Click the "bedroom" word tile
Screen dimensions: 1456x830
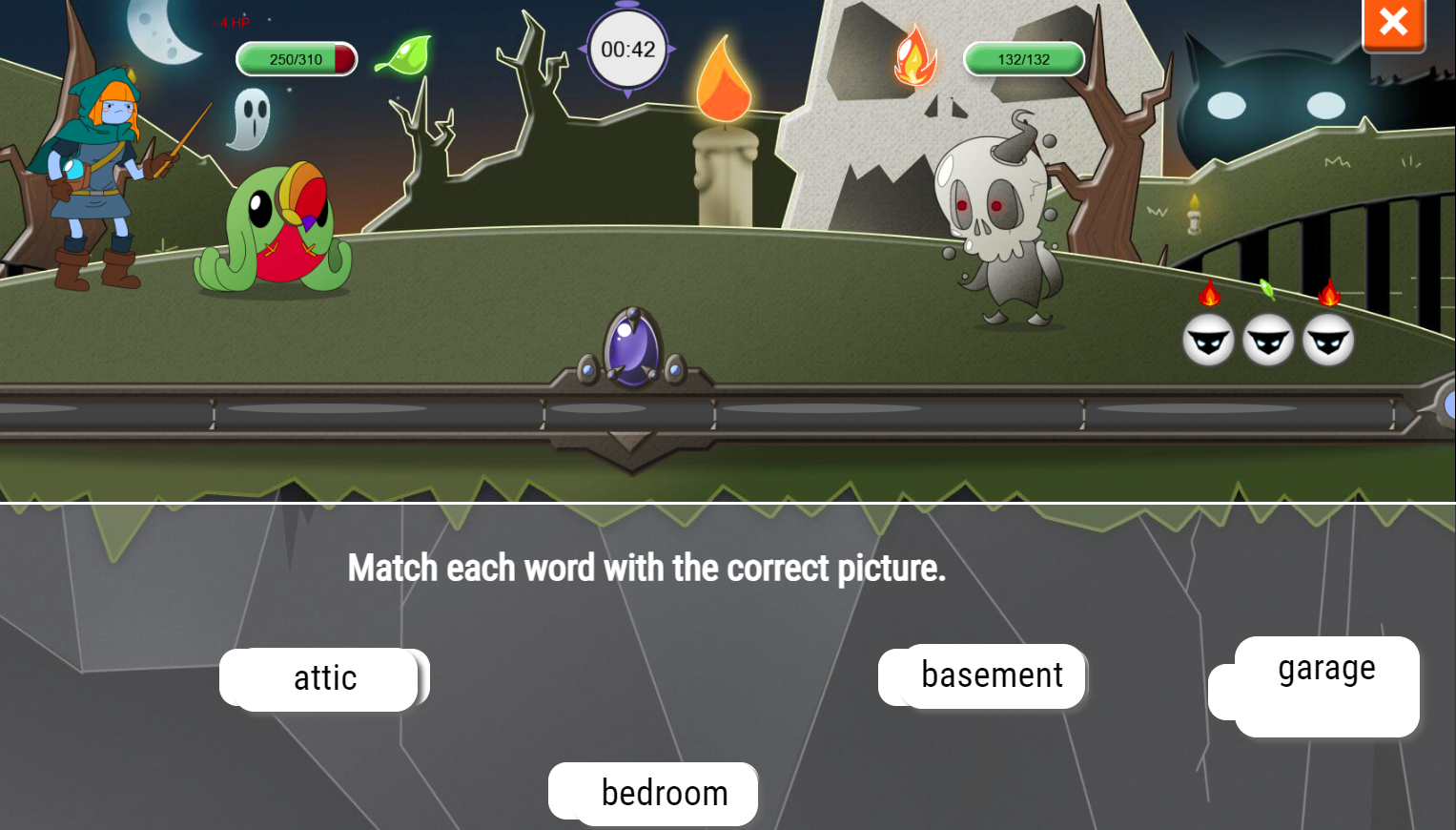click(664, 793)
